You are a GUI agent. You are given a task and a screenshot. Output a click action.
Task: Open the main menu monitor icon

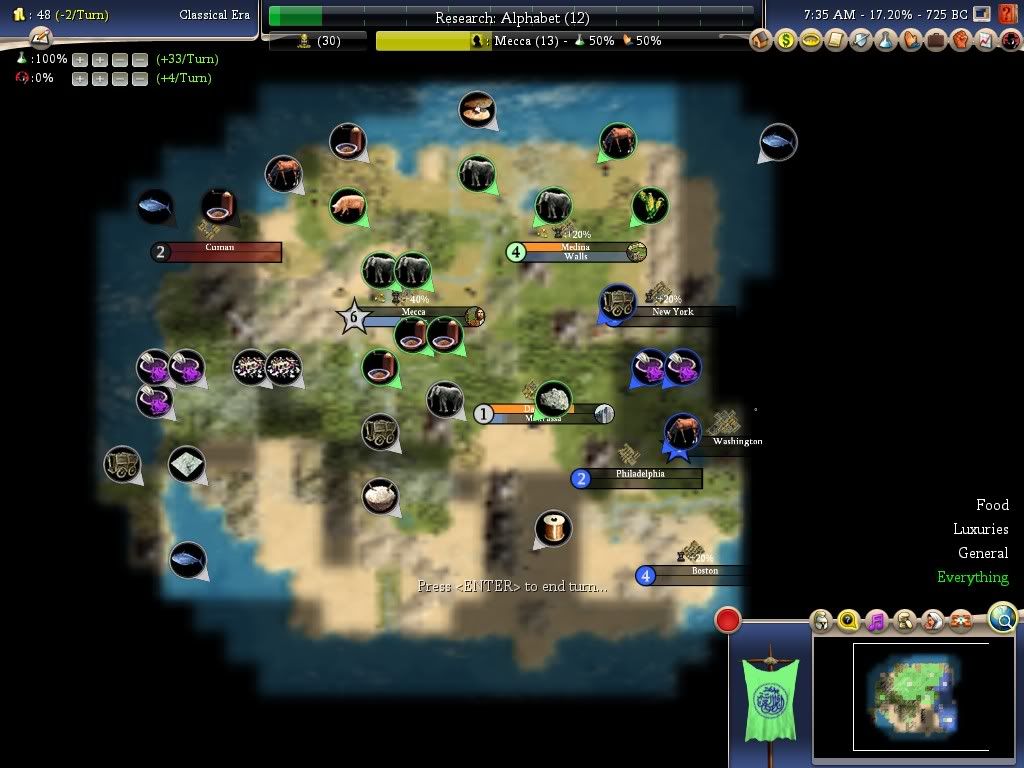pyautogui.click(x=982, y=14)
